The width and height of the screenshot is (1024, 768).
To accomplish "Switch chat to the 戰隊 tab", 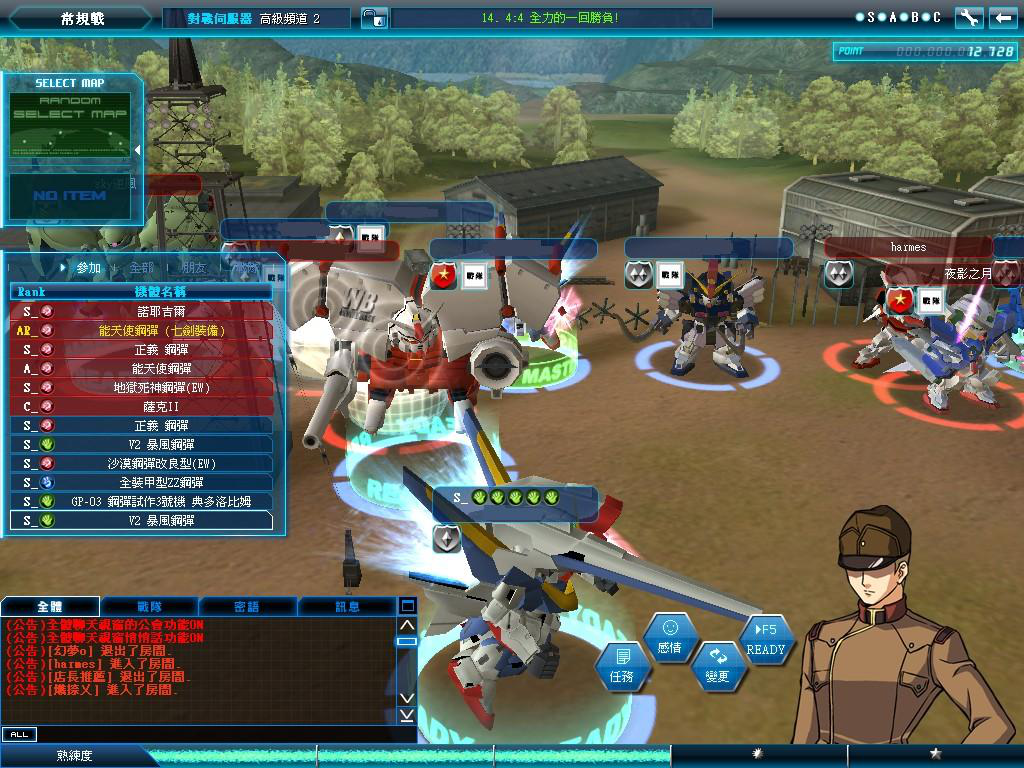I will tap(149, 607).
